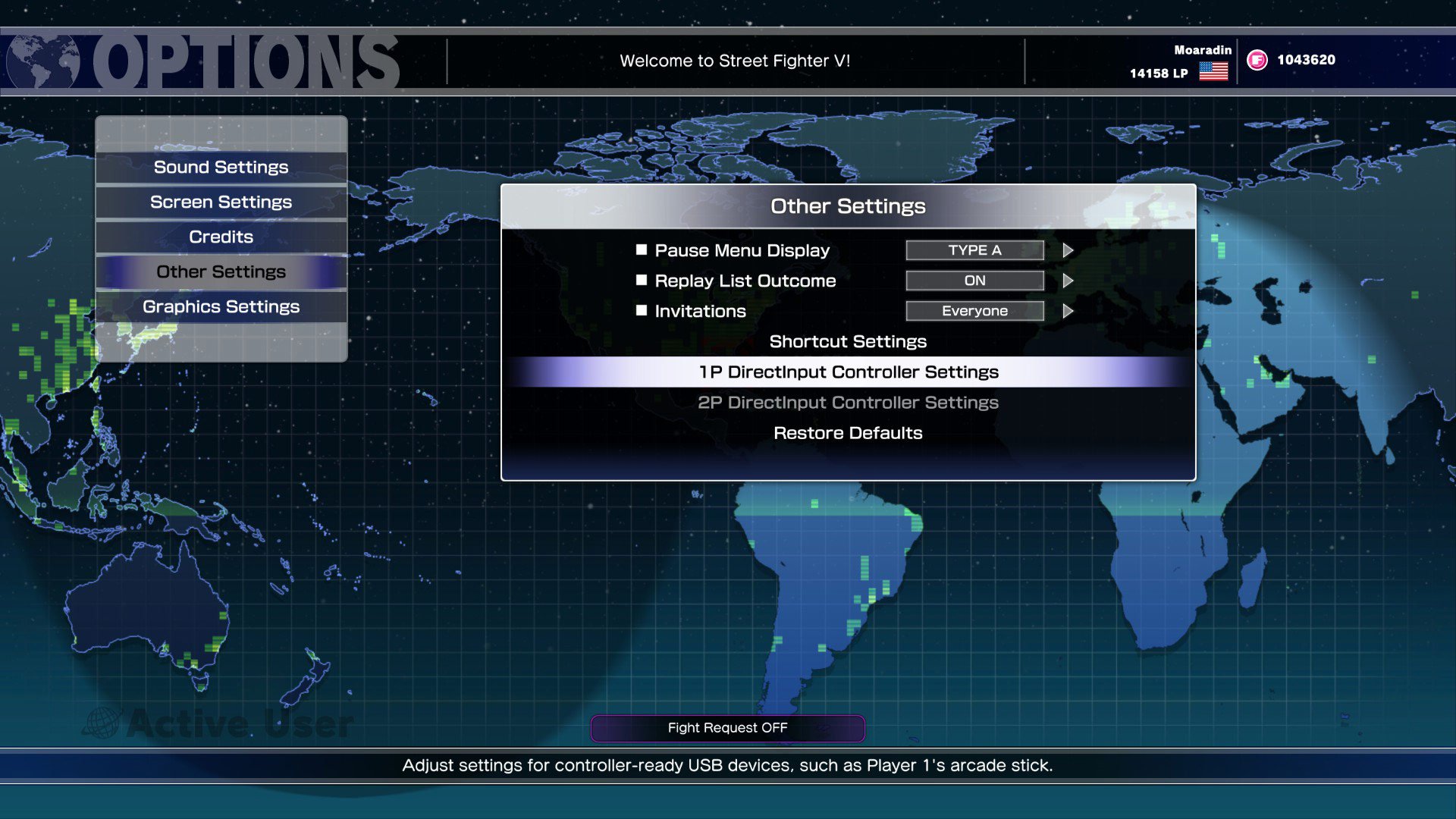The height and width of the screenshot is (819, 1456).
Task: Click the Everyone value box
Action: tap(974, 311)
